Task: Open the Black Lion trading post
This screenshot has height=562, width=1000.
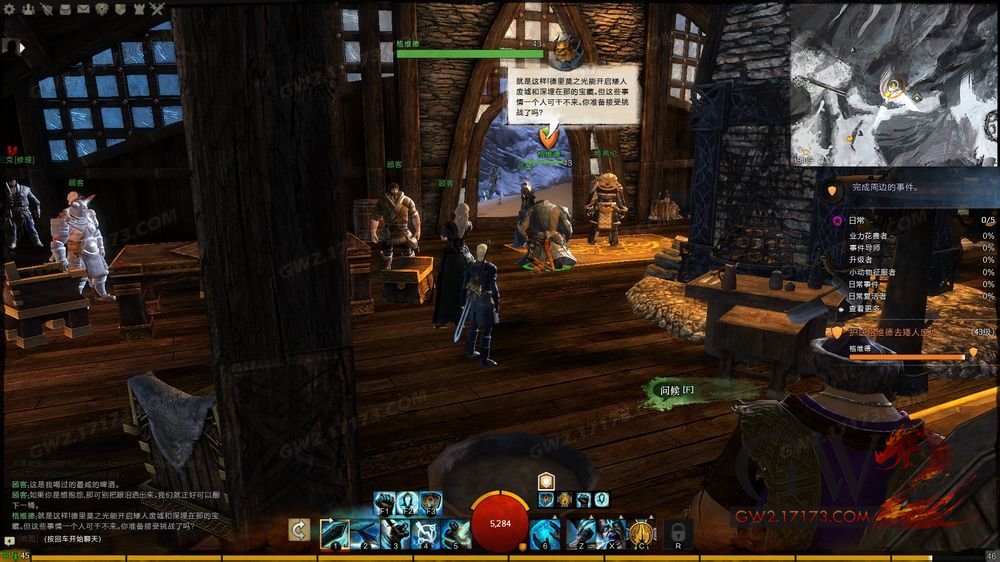Action: (x=102, y=9)
